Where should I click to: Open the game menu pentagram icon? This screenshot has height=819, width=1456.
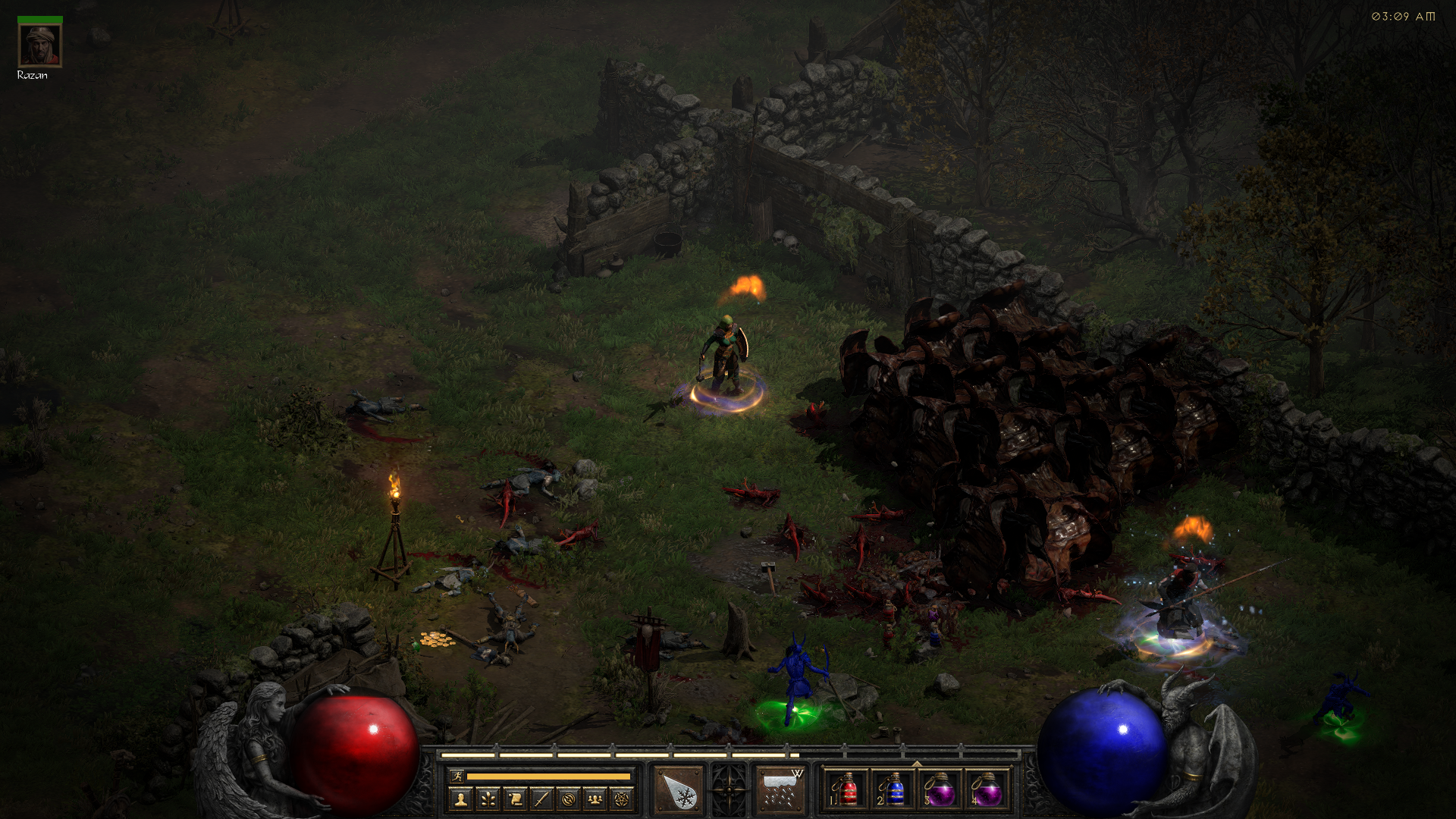622,799
